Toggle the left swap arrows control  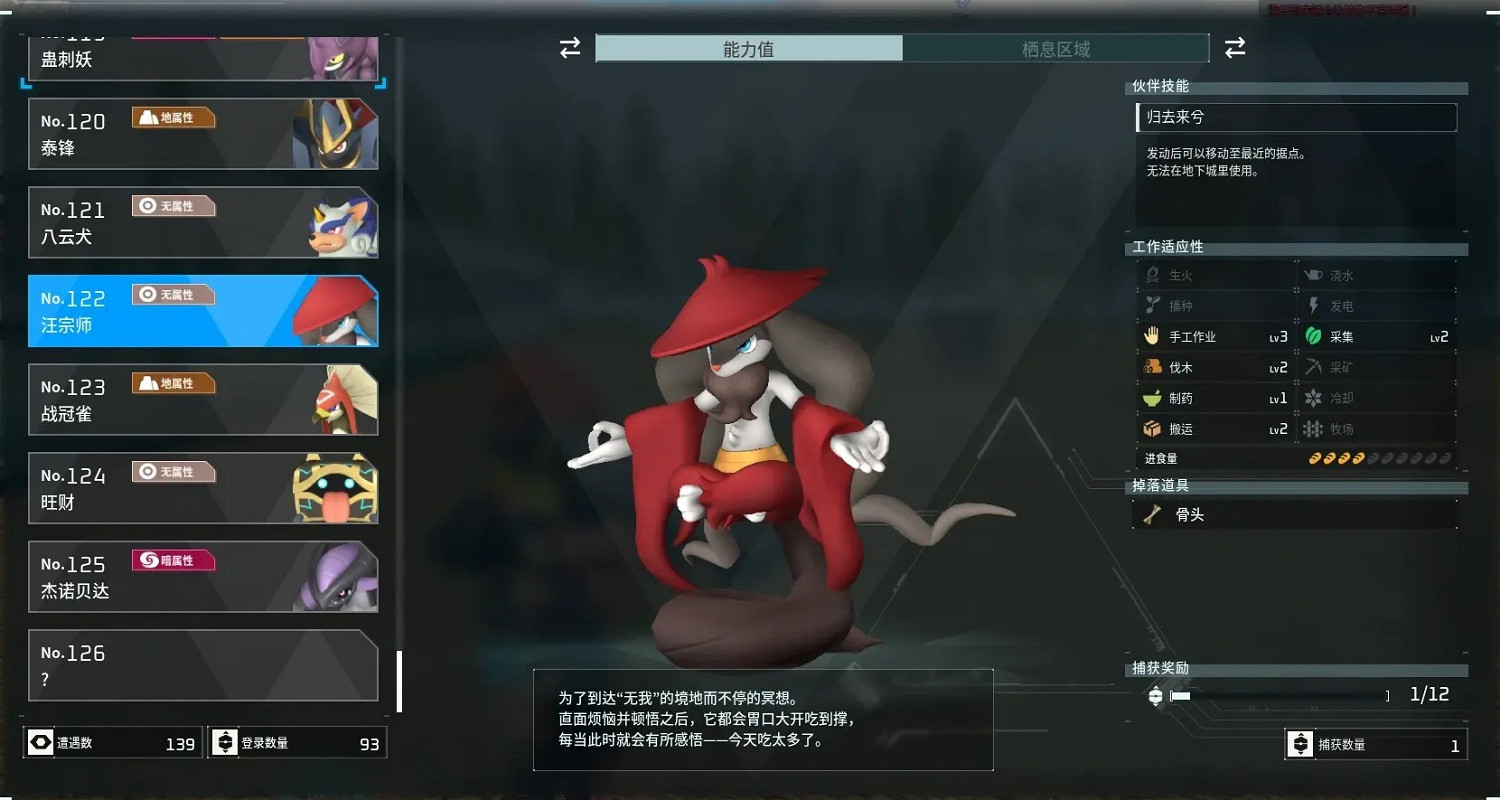click(568, 46)
